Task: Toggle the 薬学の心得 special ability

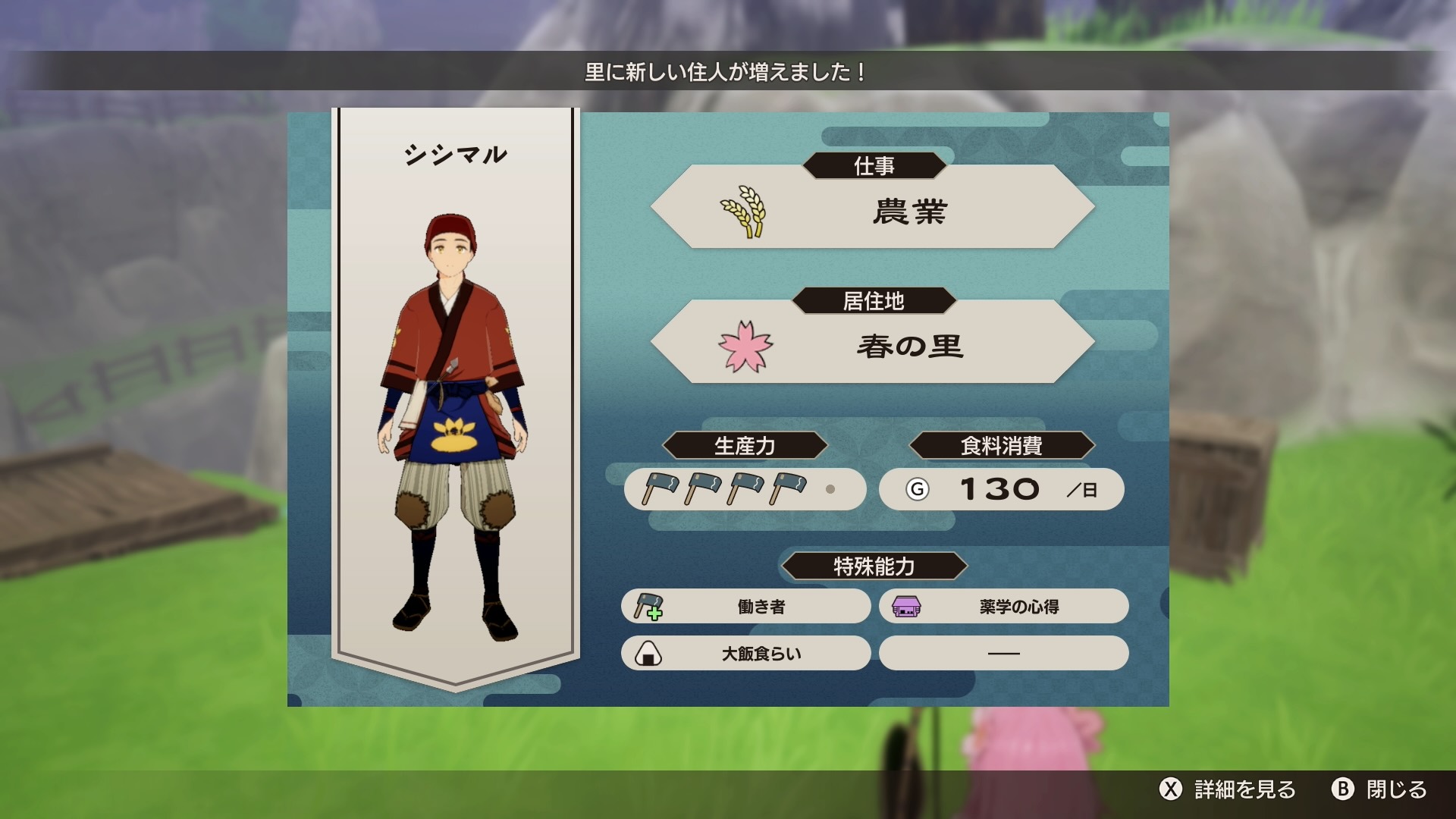Action: click(x=1004, y=606)
